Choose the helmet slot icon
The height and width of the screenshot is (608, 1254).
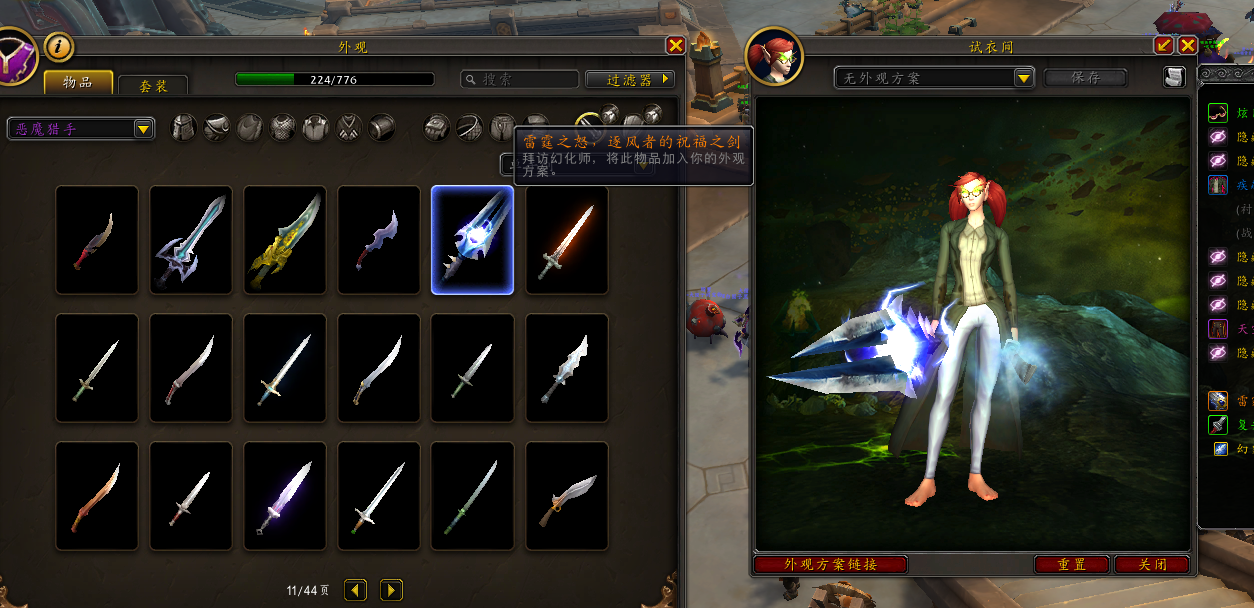pos(184,128)
